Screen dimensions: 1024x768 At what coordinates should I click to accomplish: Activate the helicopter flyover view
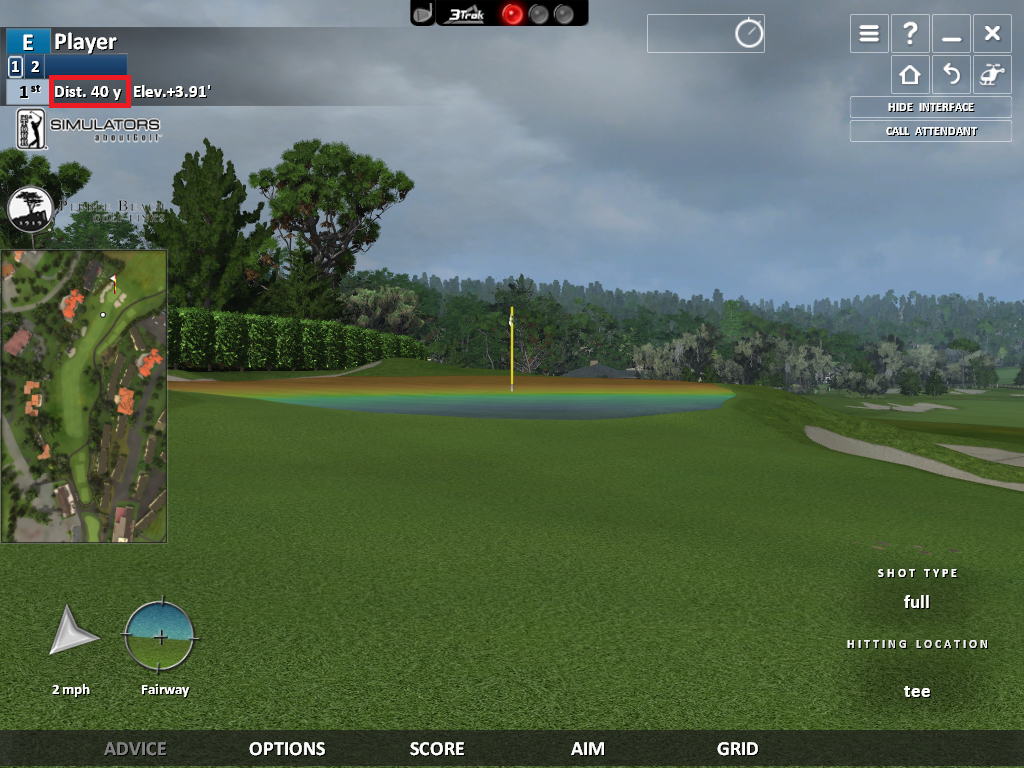pos(992,74)
